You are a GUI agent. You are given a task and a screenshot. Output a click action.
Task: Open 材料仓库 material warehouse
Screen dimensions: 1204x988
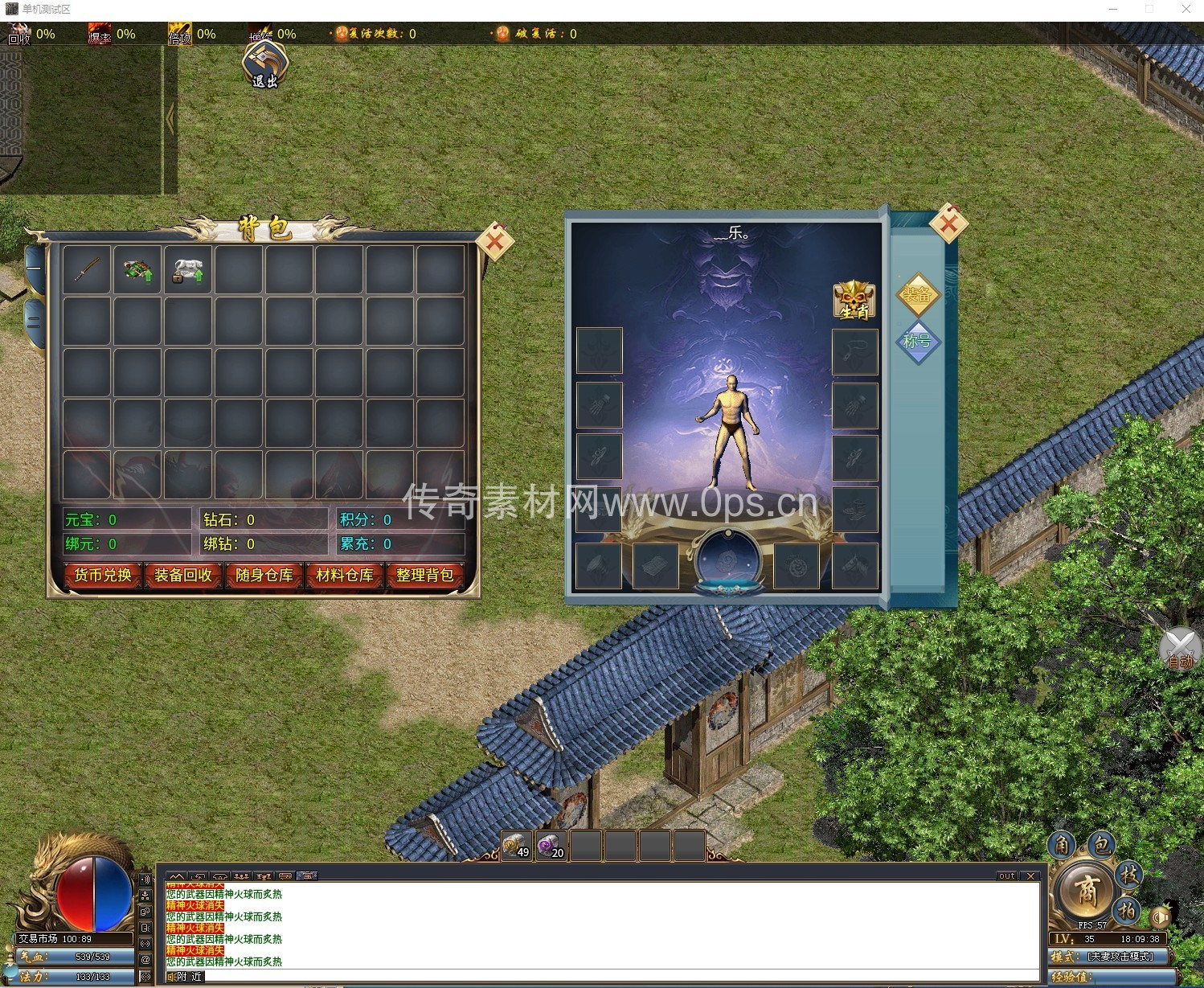[x=345, y=576]
